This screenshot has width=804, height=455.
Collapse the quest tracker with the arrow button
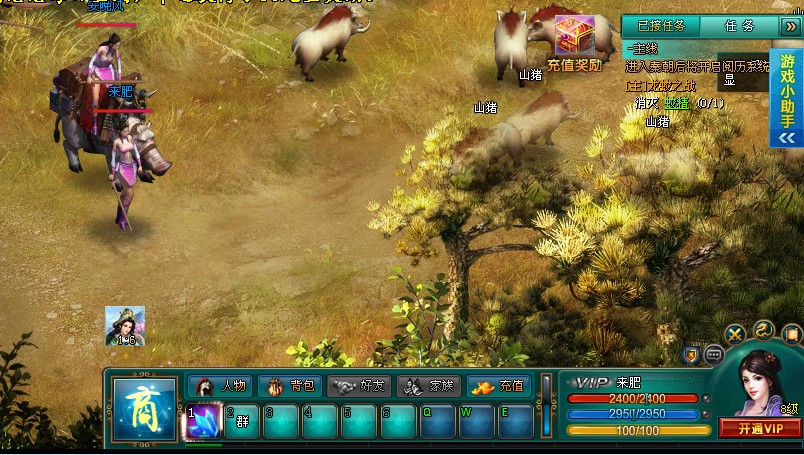(787, 26)
